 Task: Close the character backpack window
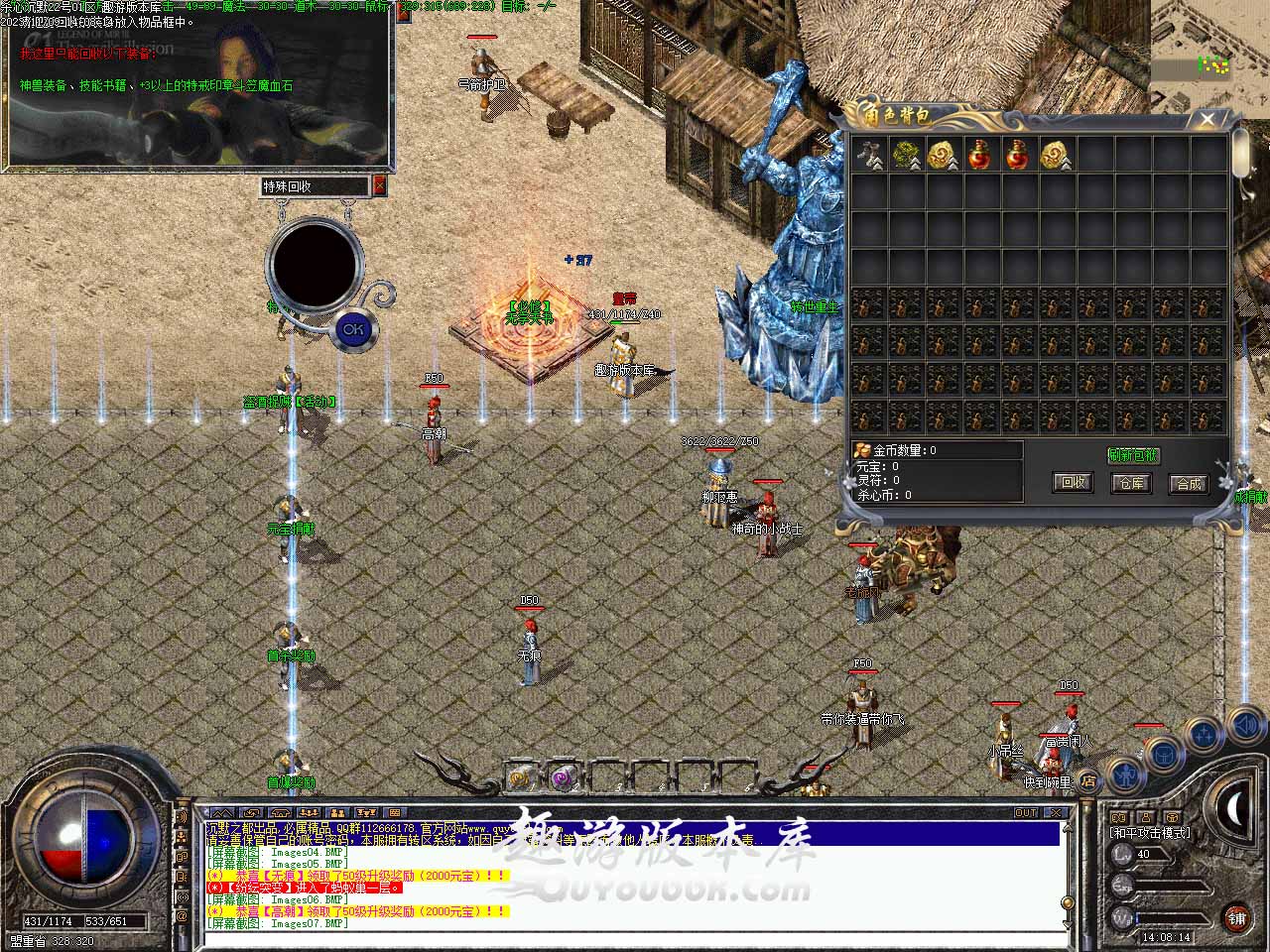1207,120
